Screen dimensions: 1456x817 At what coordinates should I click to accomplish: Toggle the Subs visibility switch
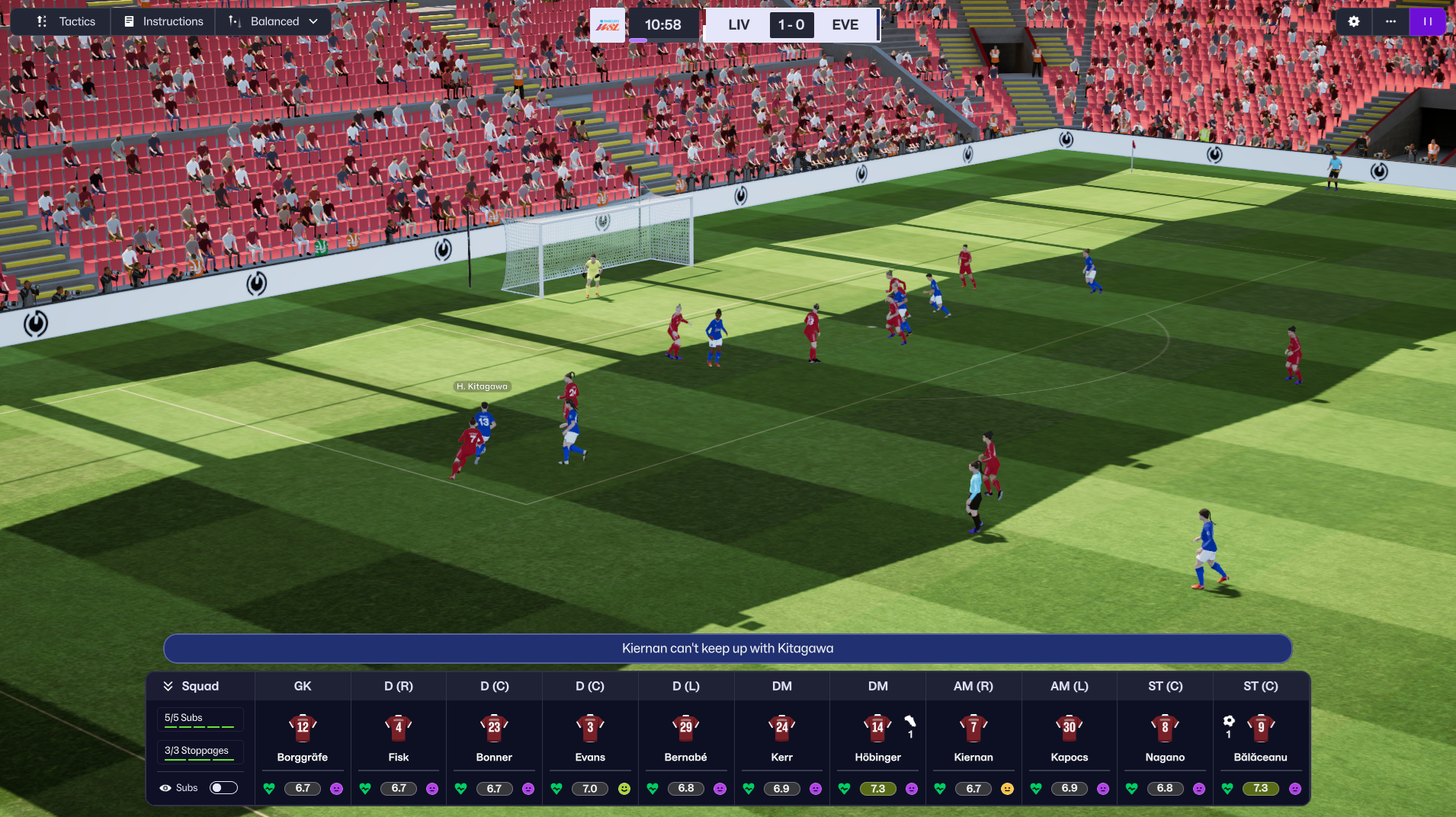pos(223,788)
